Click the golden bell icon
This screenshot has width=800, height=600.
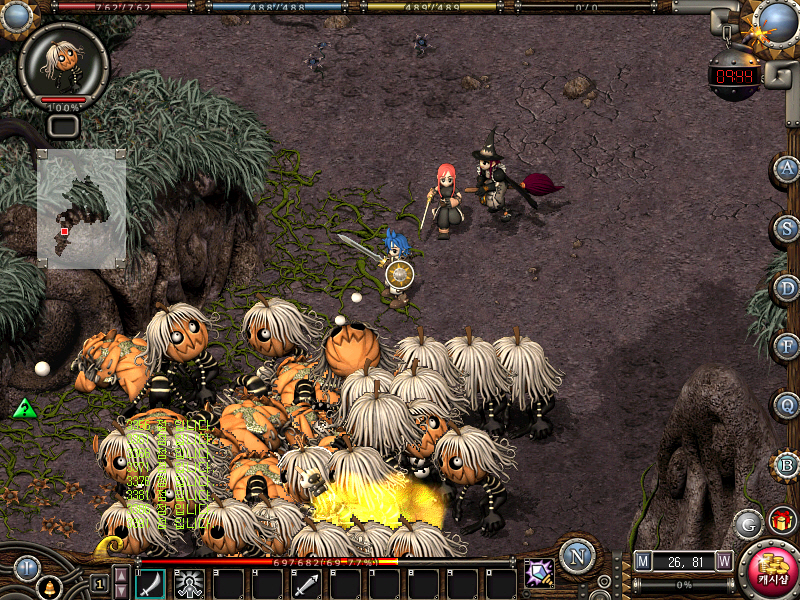point(47,589)
